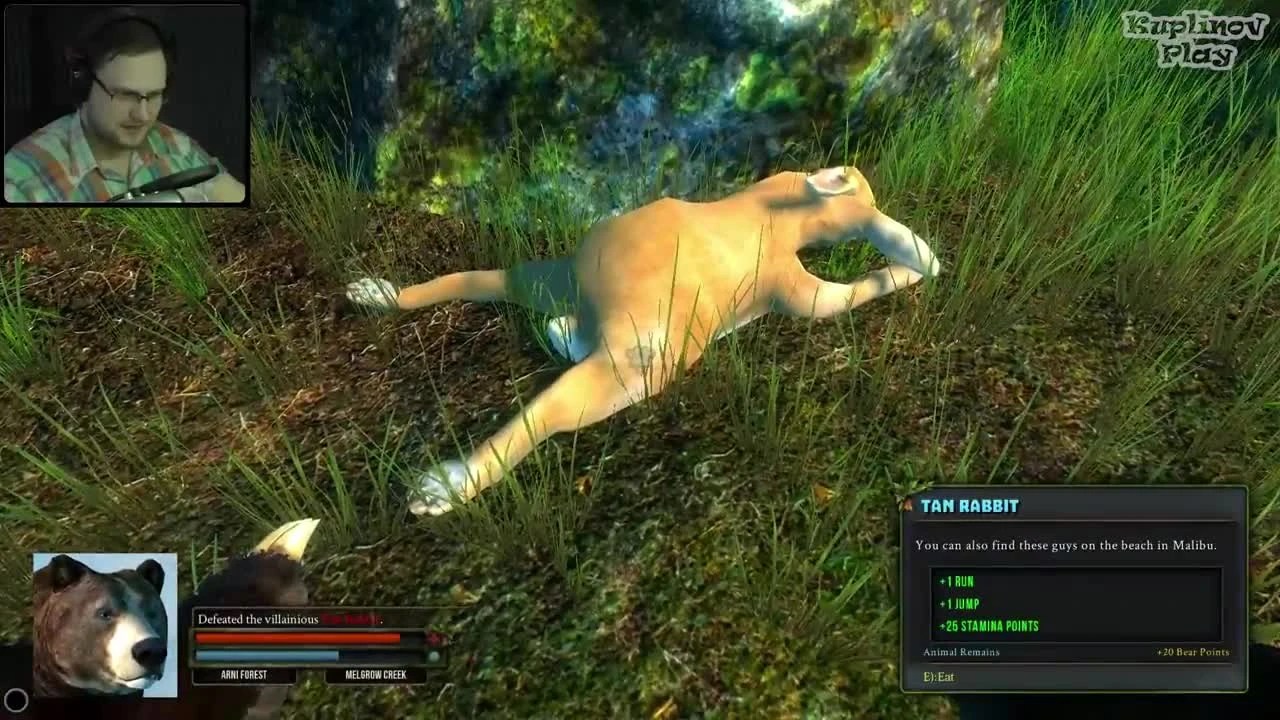
Task: Click the red rose icon near the health bar
Action: tap(435, 636)
